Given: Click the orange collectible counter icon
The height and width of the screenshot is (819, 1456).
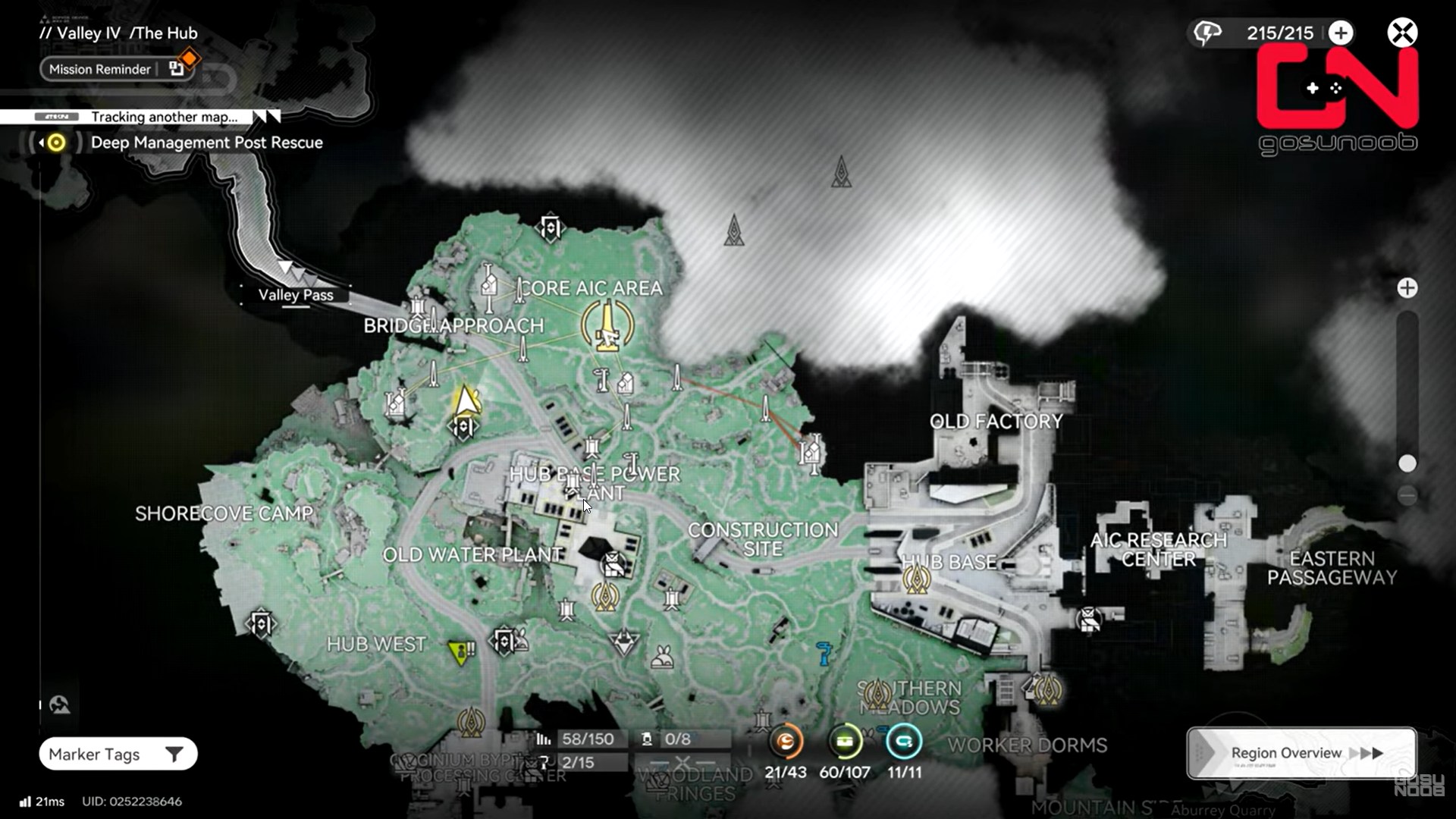Looking at the screenshot, I should pos(786,741).
